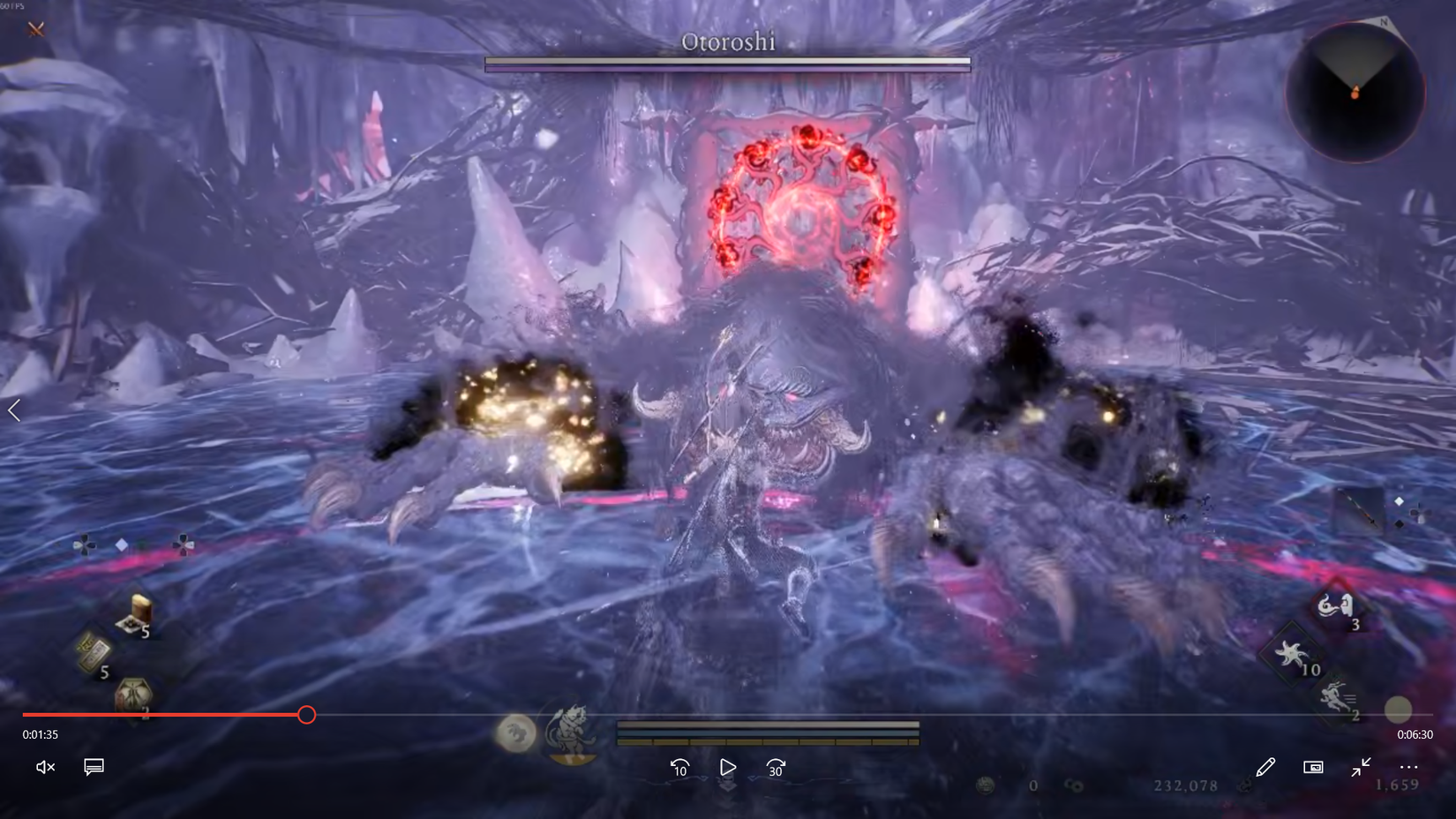
Task: Mute the video audio
Action: [44, 767]
